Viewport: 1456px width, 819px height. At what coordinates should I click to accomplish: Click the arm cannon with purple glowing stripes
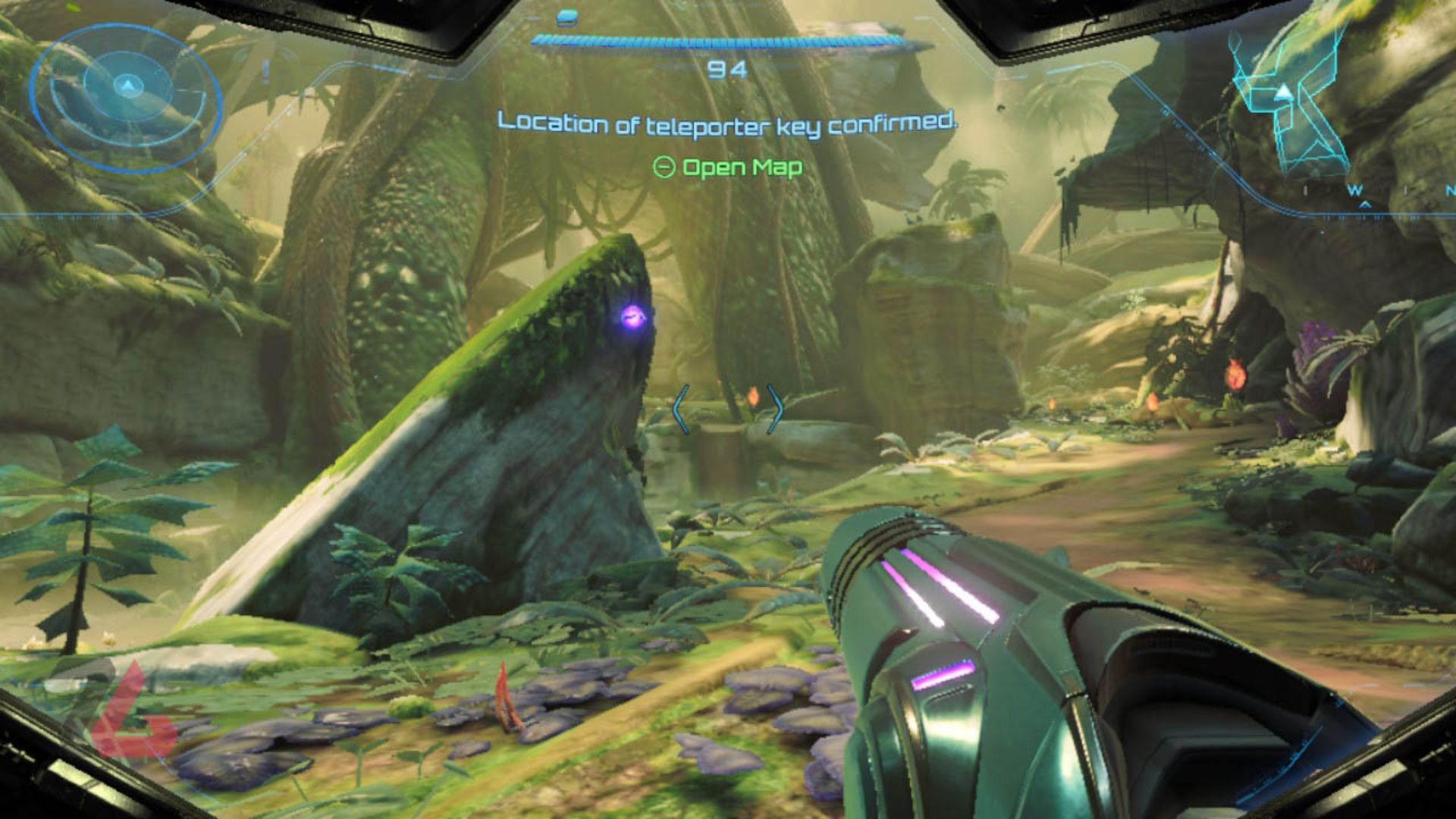pos(986,645)
